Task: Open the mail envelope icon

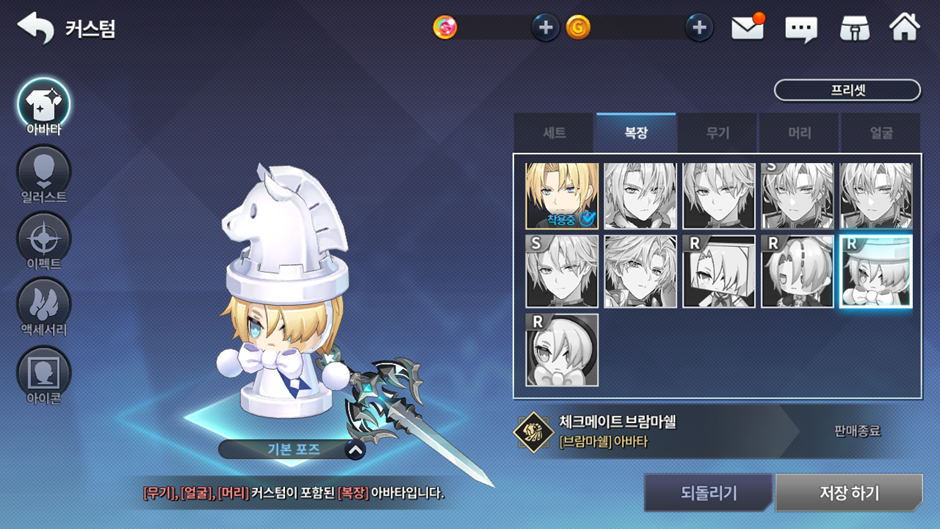Action: click(747, 28)
